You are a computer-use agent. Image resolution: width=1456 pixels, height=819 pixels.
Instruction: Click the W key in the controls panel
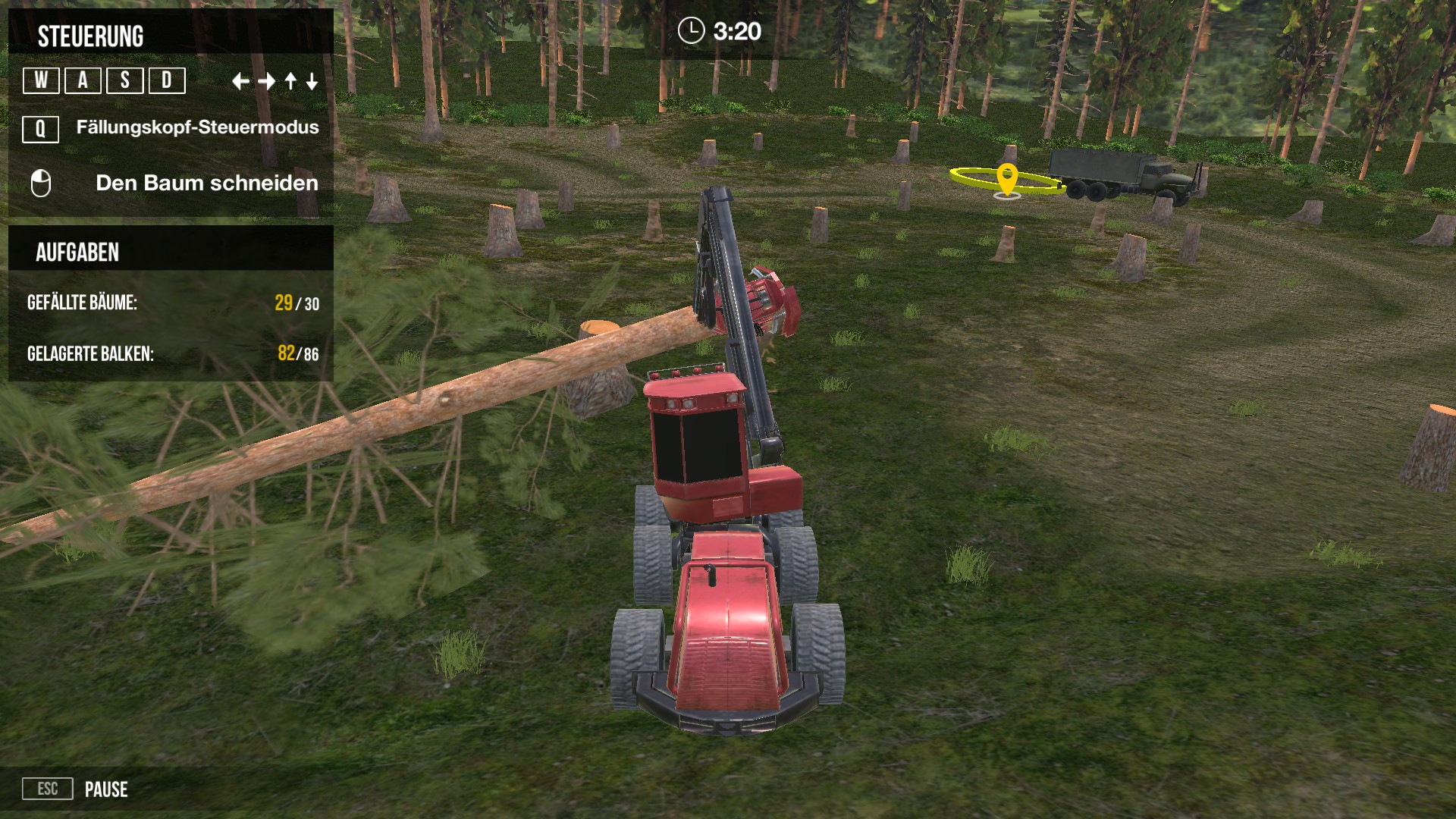coord(41,80)
